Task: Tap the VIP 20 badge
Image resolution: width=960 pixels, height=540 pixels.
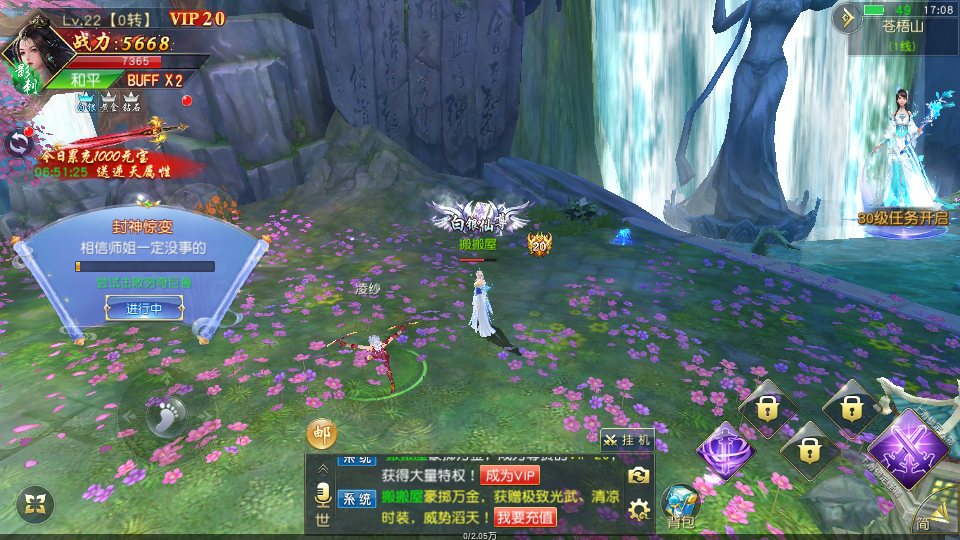Action: [197, 18]
